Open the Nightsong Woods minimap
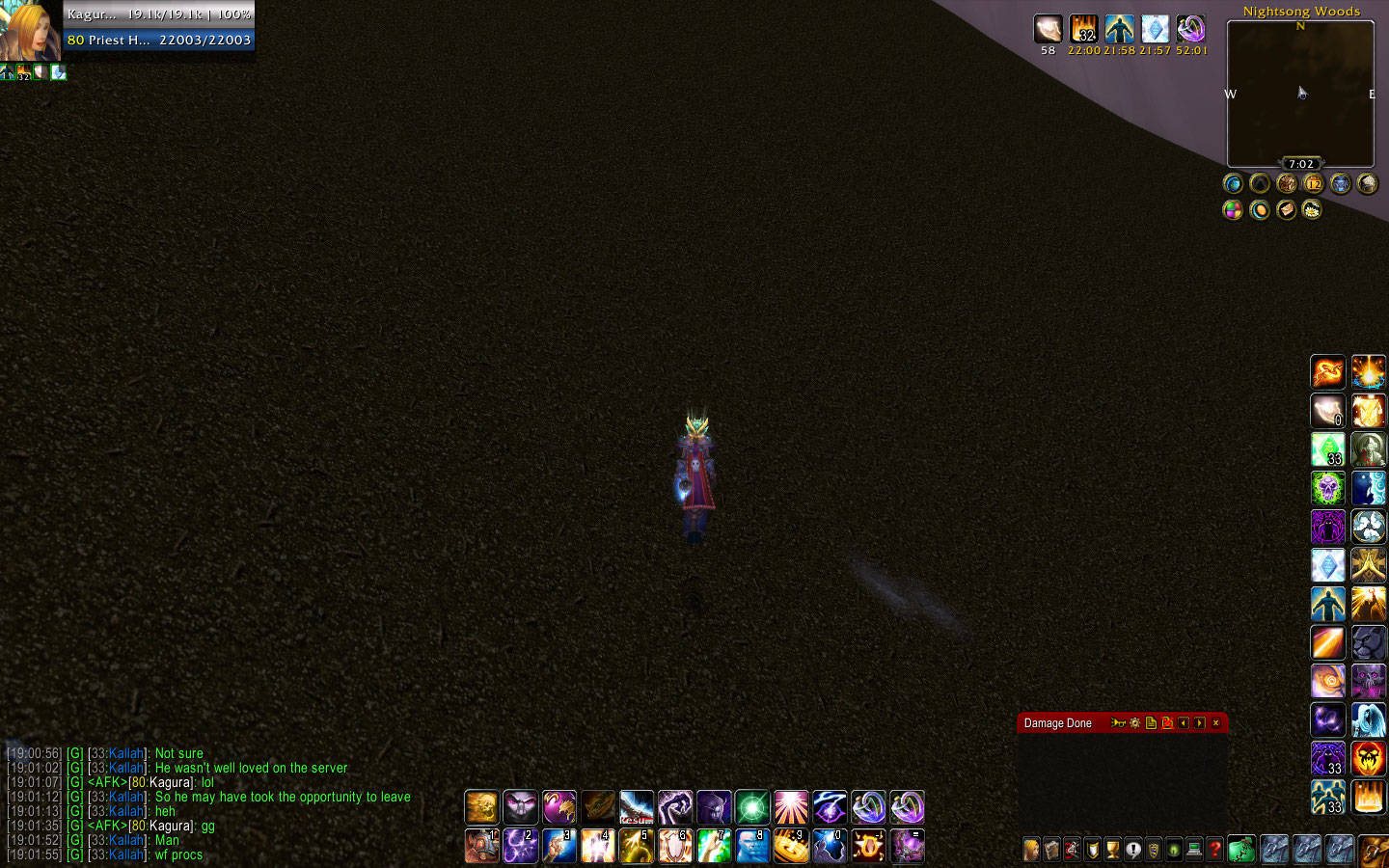Viewport: 1389px width, 868px height. 1300,94
